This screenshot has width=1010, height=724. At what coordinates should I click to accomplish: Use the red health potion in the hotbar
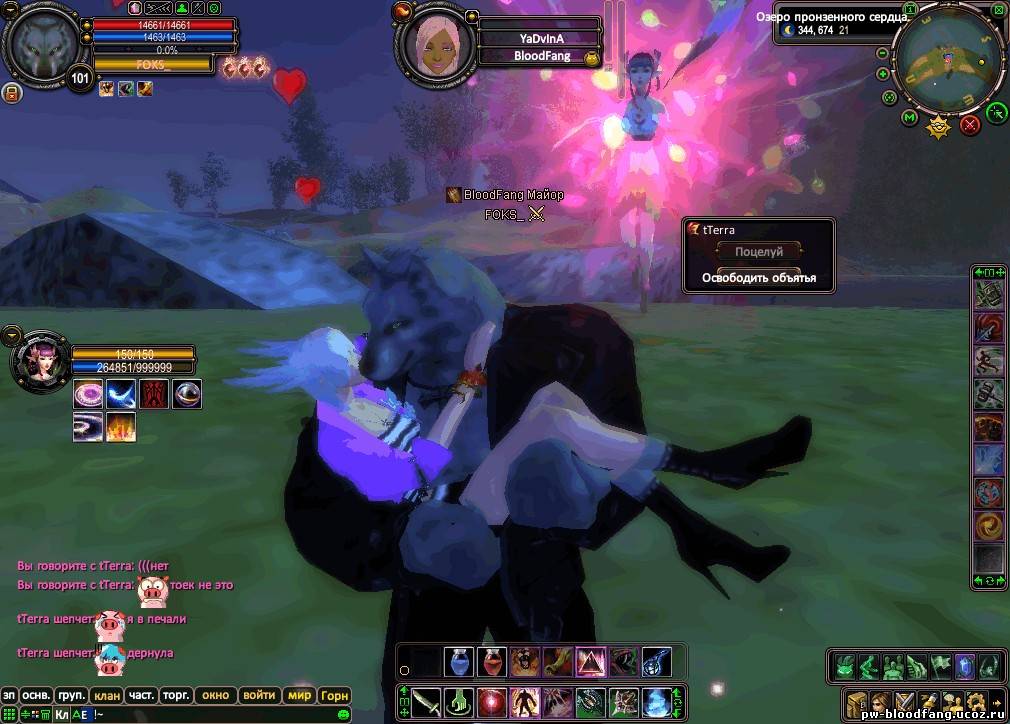pyautogui.click(x=491, y=661)
